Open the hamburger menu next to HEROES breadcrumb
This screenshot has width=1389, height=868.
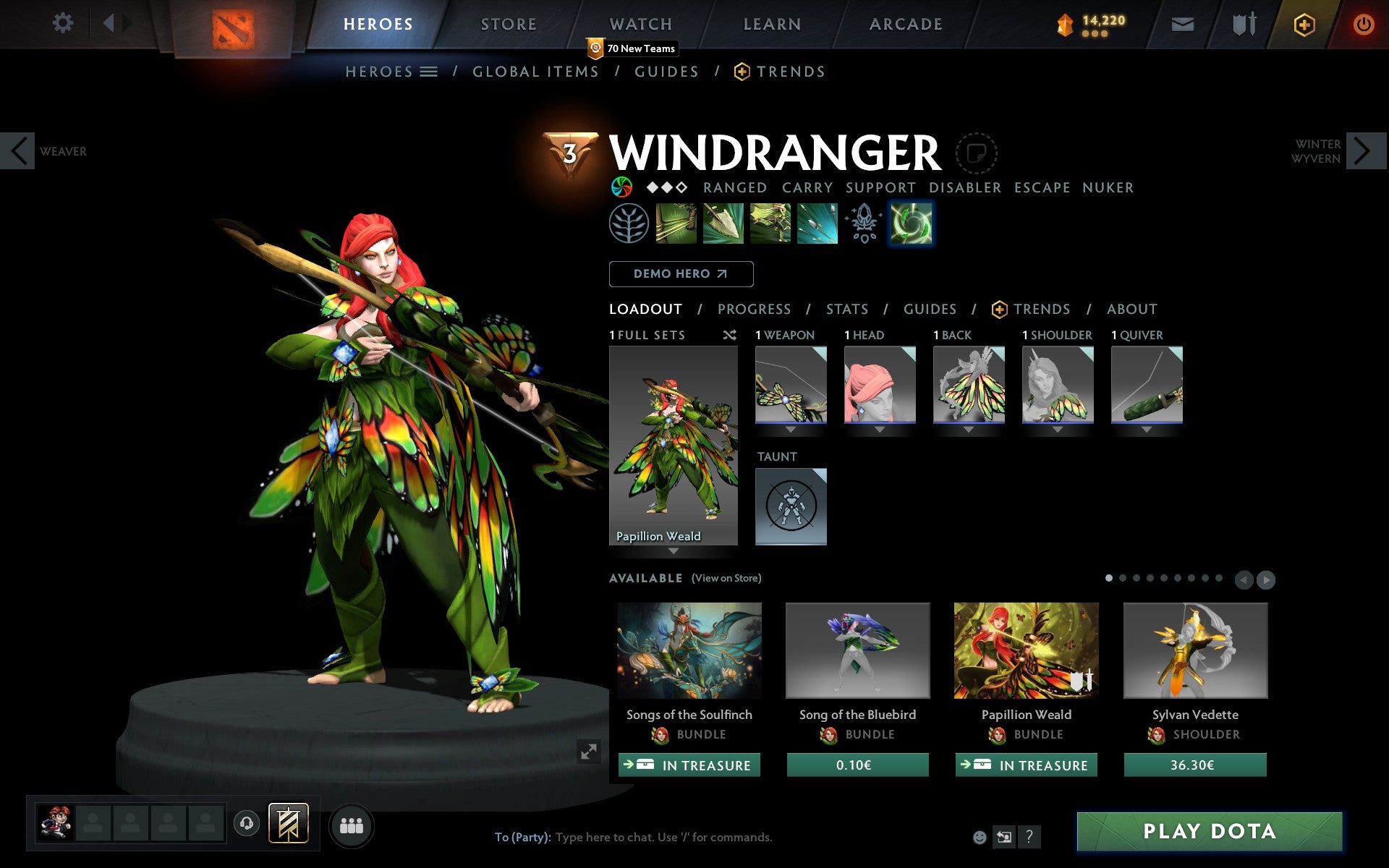coord(430,71)
